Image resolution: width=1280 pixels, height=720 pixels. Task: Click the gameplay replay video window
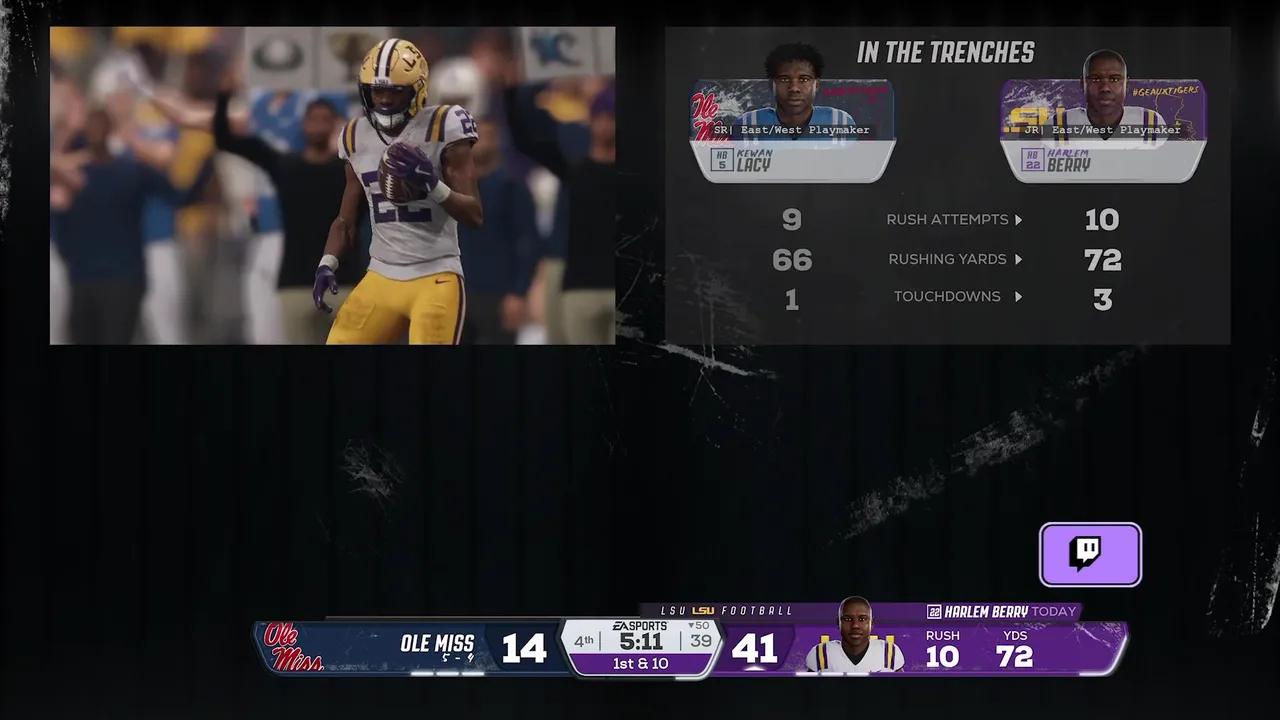[330, 185]
